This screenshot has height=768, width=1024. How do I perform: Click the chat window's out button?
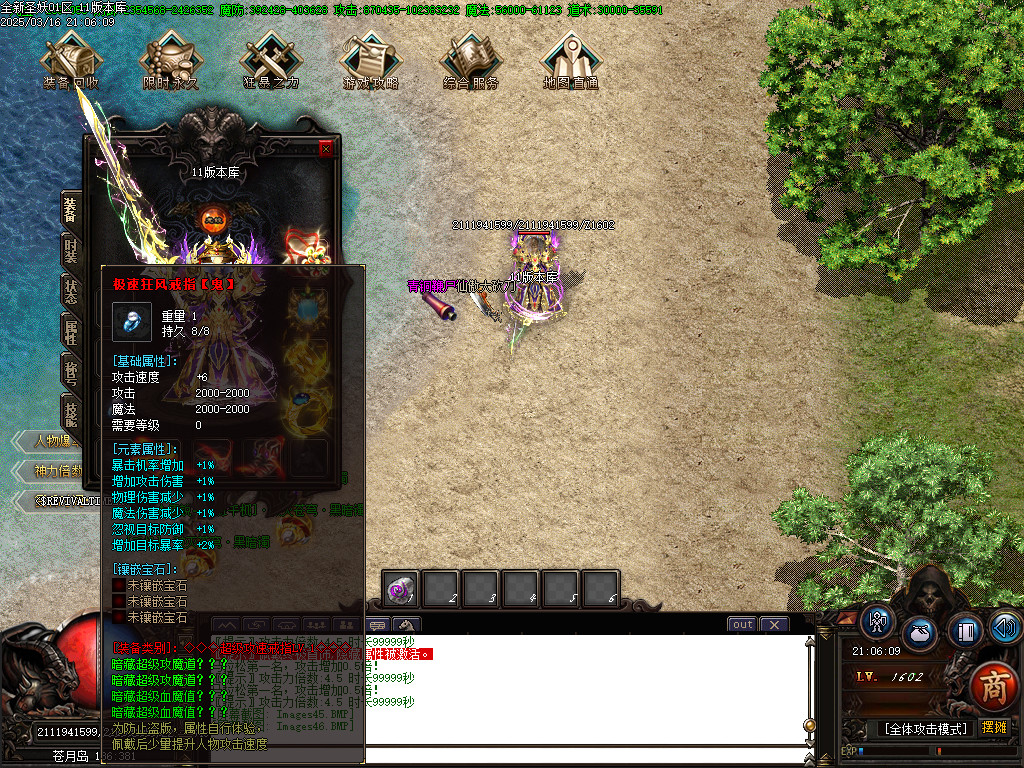[742, 624]
